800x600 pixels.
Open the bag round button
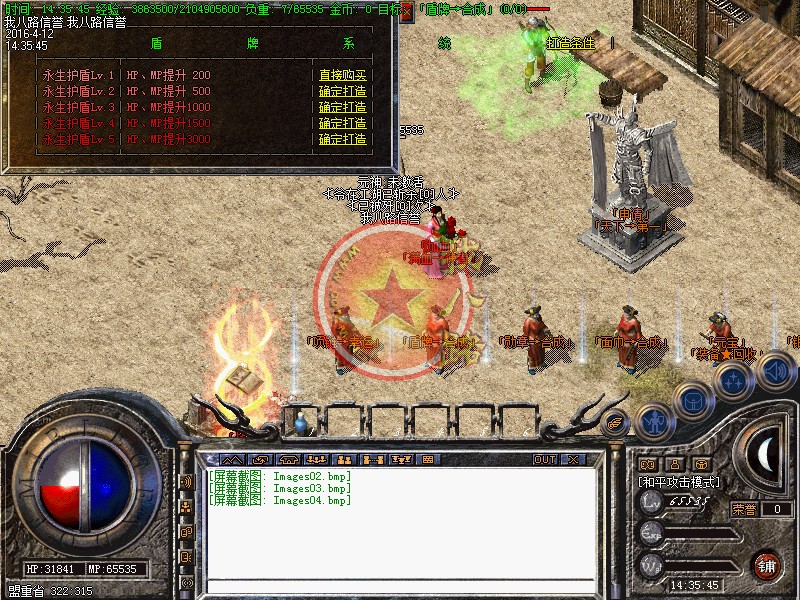692,400
